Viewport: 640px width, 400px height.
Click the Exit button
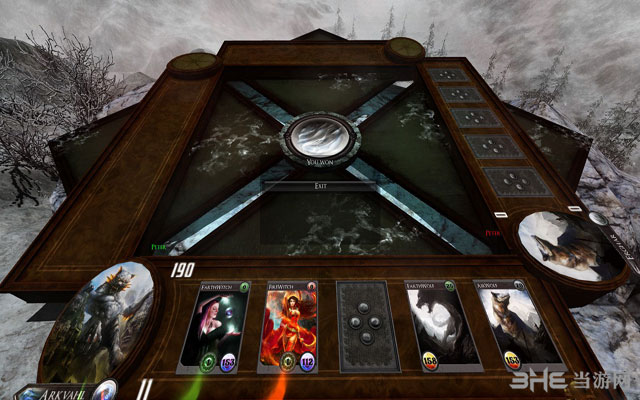click(320, 186)
